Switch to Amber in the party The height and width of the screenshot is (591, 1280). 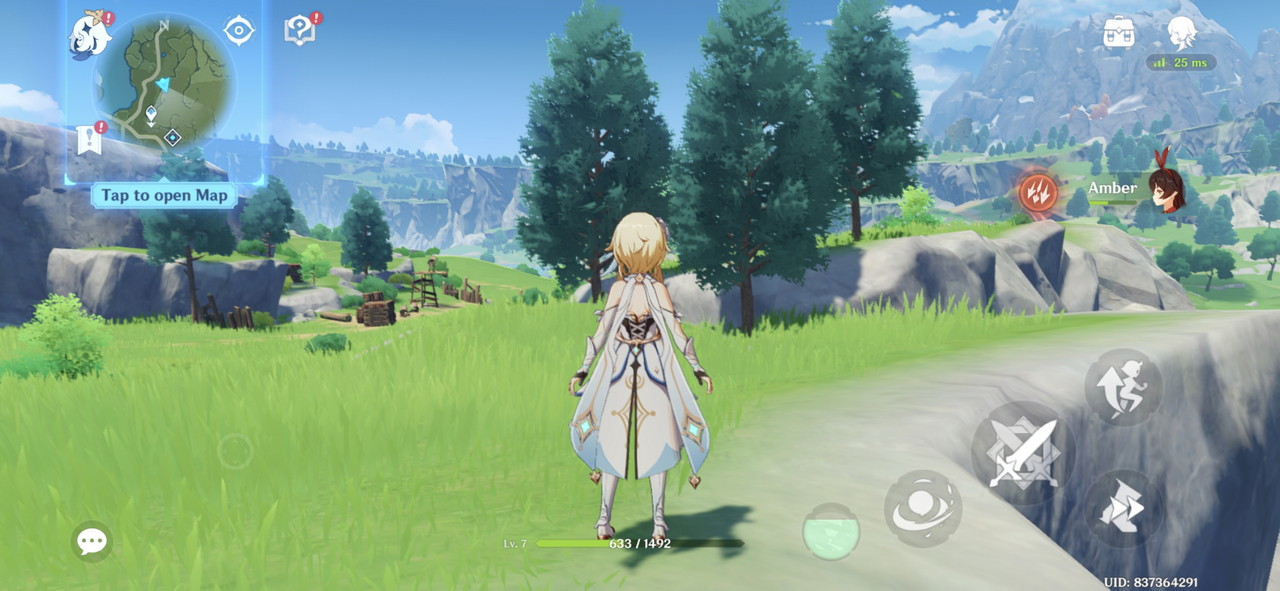(x=1164, y=189)
